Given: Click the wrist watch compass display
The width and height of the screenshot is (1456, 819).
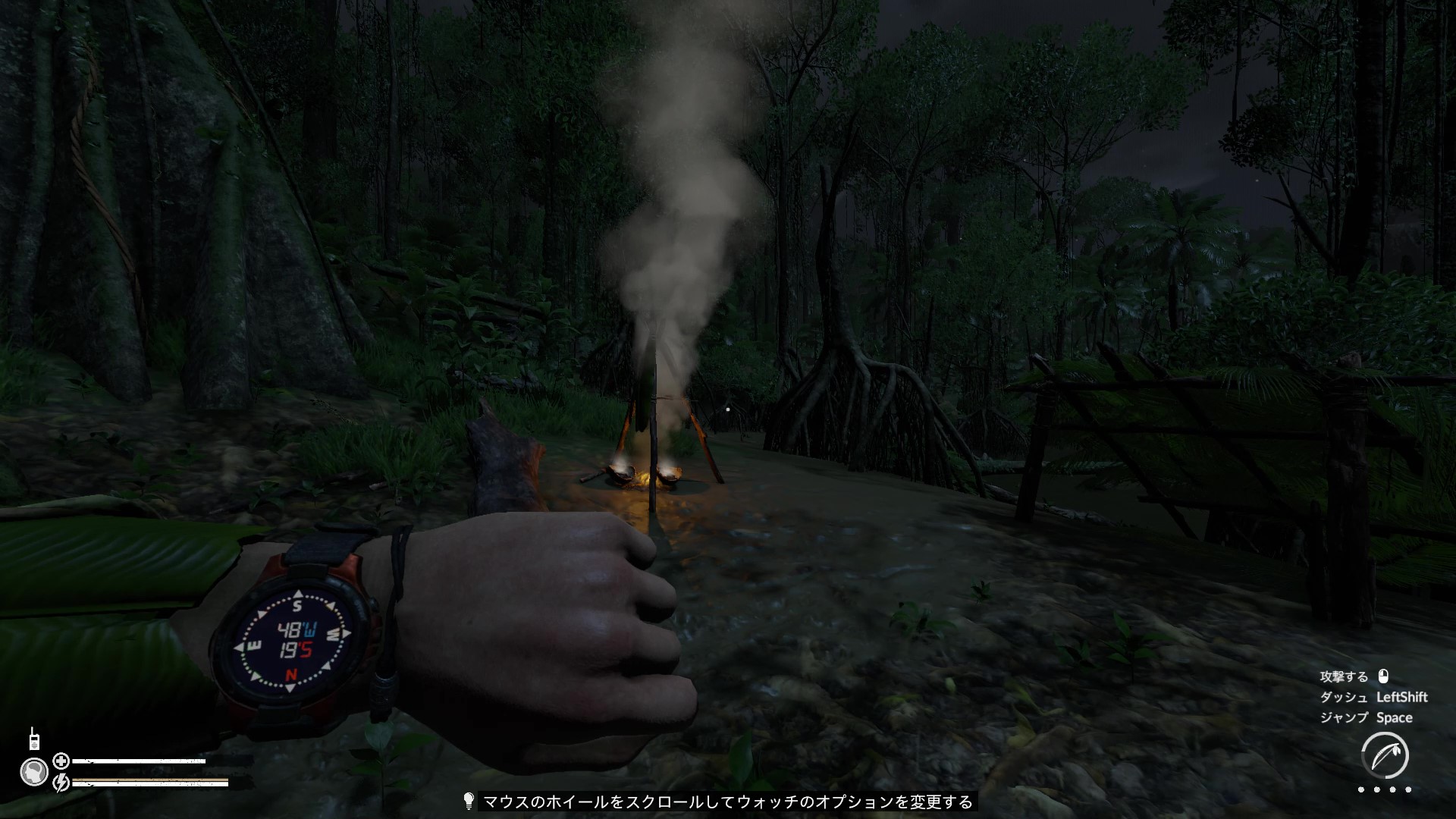Looking at the screenshot, I should pyautogui.click(x=293, y=639).
